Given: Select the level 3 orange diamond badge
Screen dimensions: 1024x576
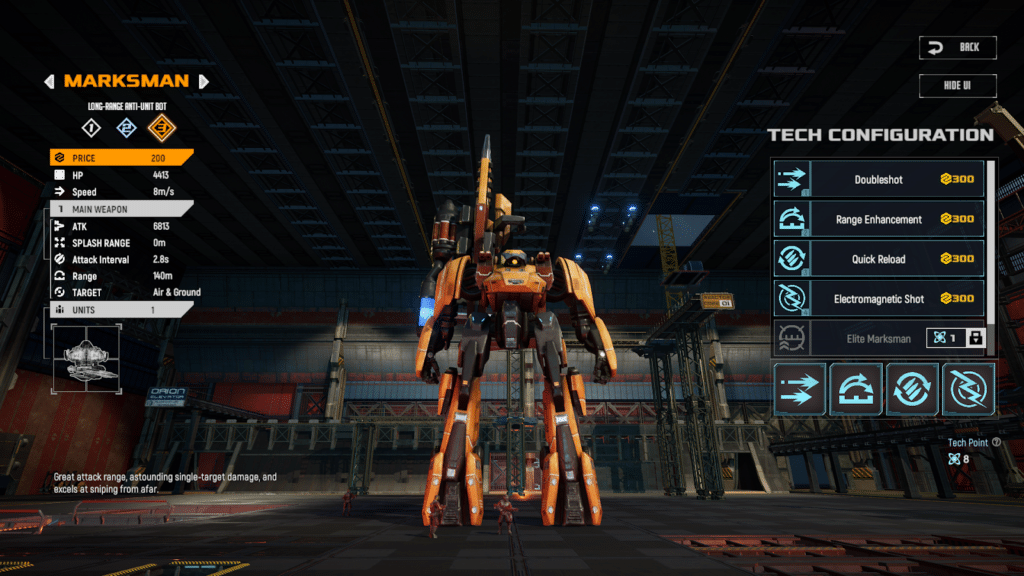Looking at the screenshot, I should tap(159, 127).
